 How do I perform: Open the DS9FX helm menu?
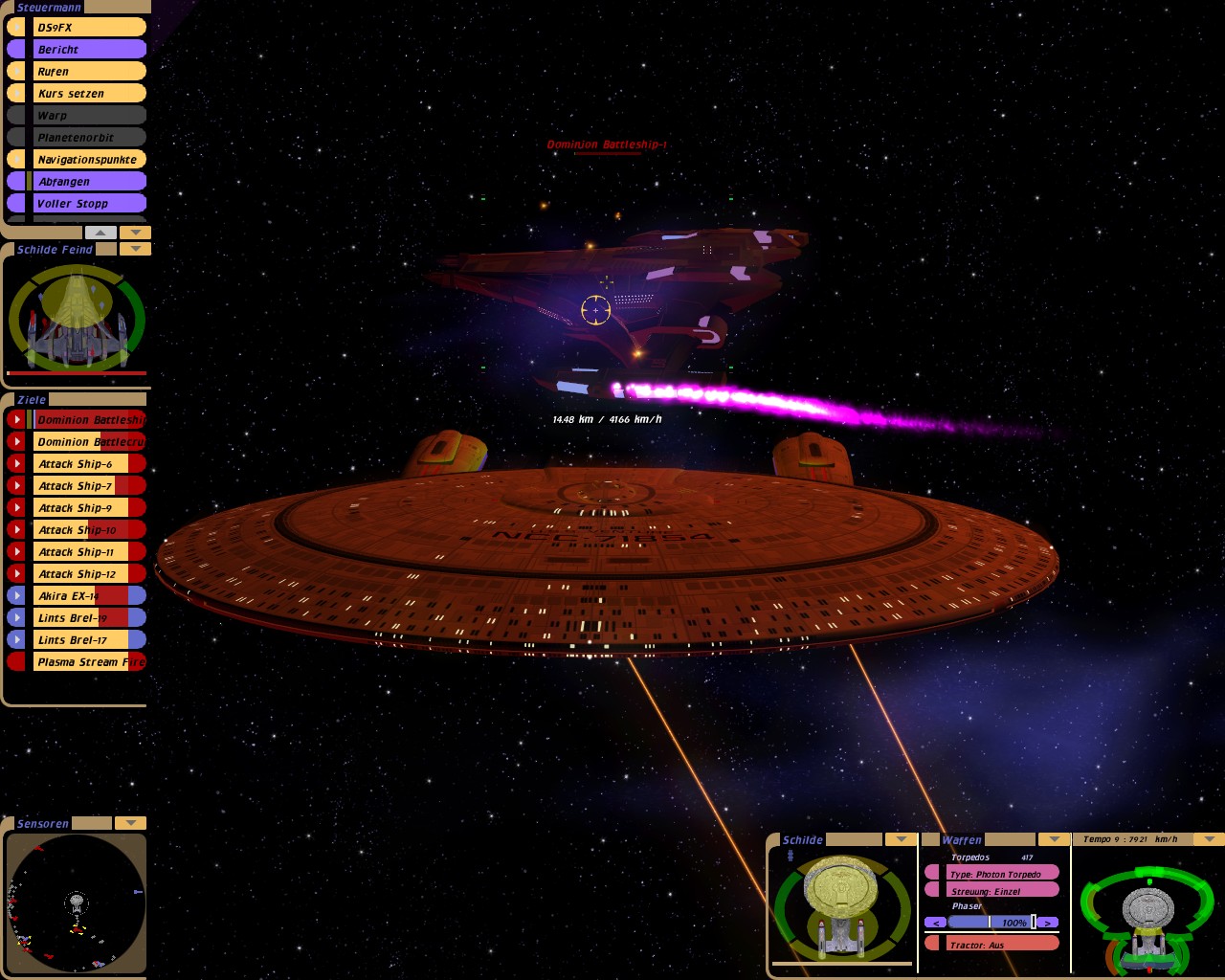point(88,28)
